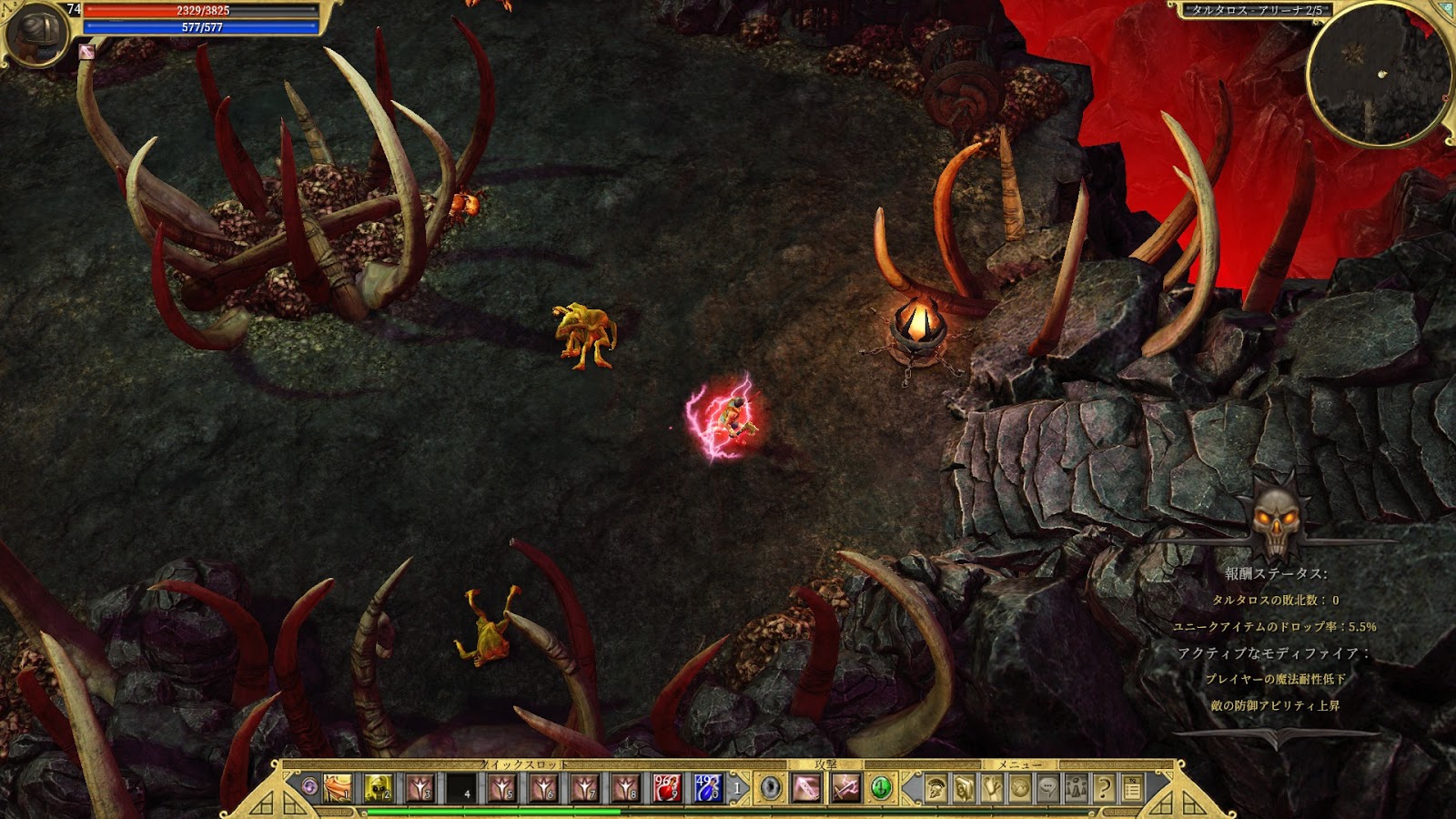Image resolution: width=1456 pixels, height=819 pixels.
Task: Use the red health potion
Action: [x=666, y=787]
